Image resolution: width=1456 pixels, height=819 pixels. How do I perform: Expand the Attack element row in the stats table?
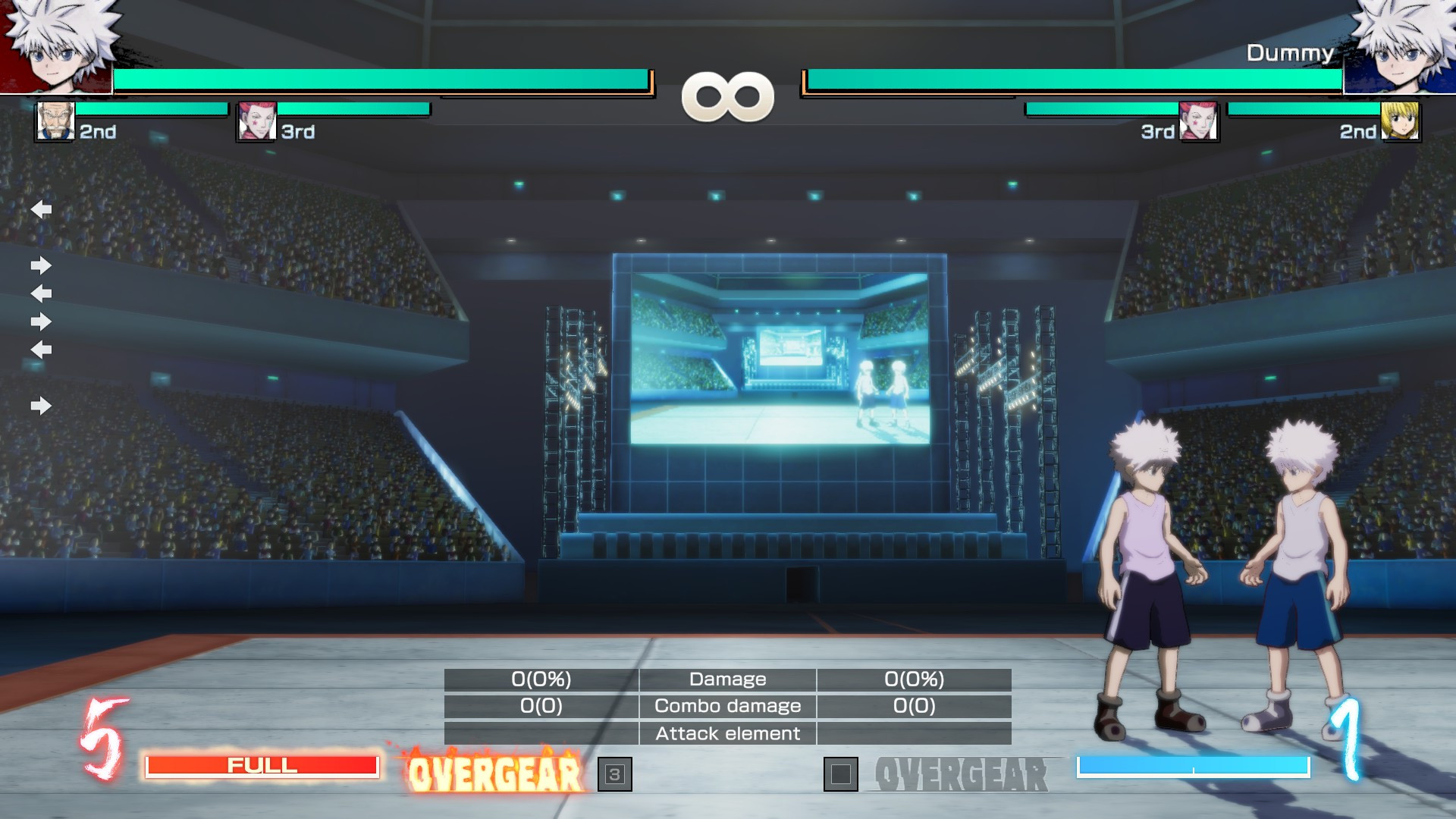click(727, 733)
